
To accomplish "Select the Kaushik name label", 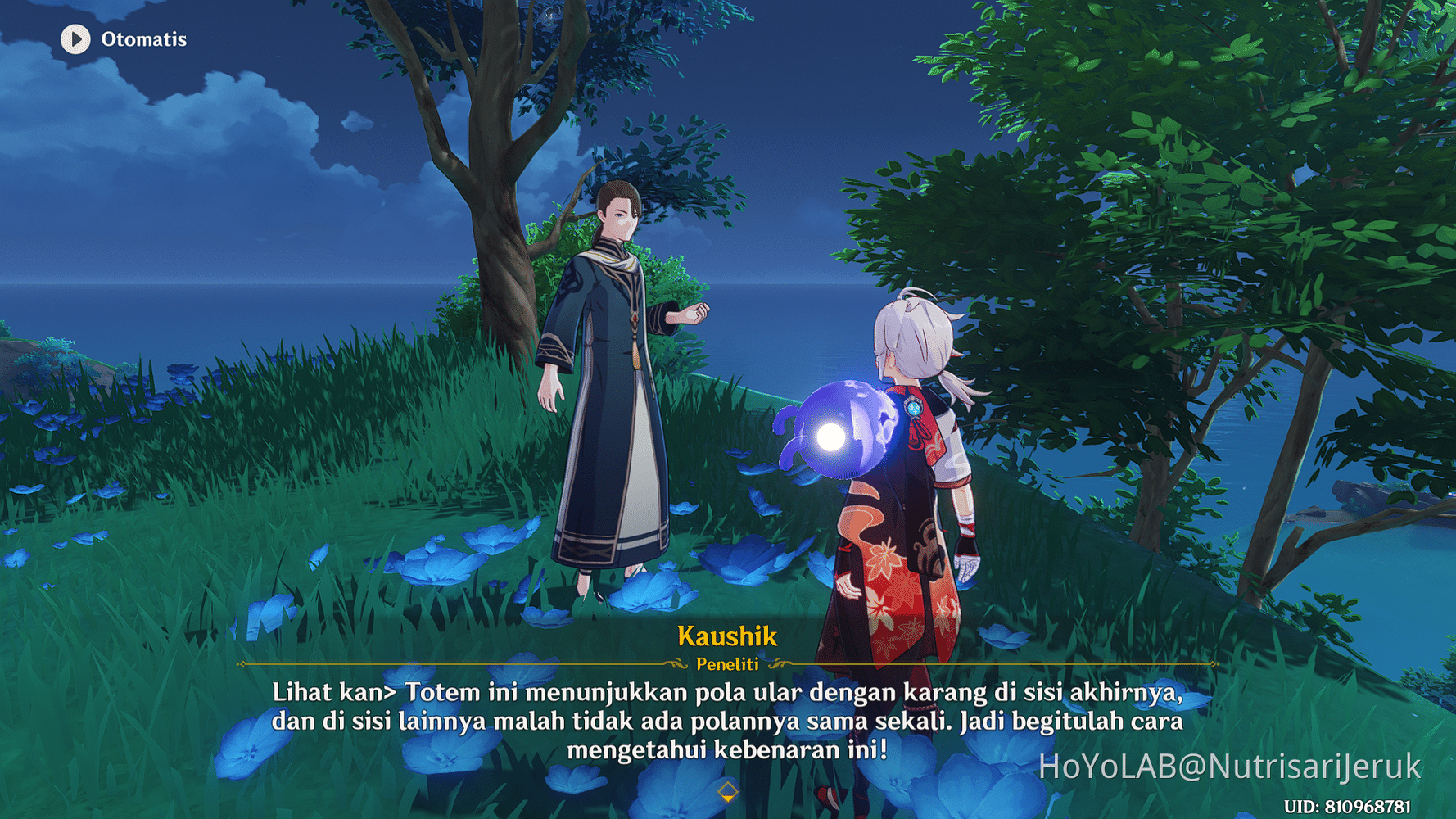I will click(x=727, y=636).
